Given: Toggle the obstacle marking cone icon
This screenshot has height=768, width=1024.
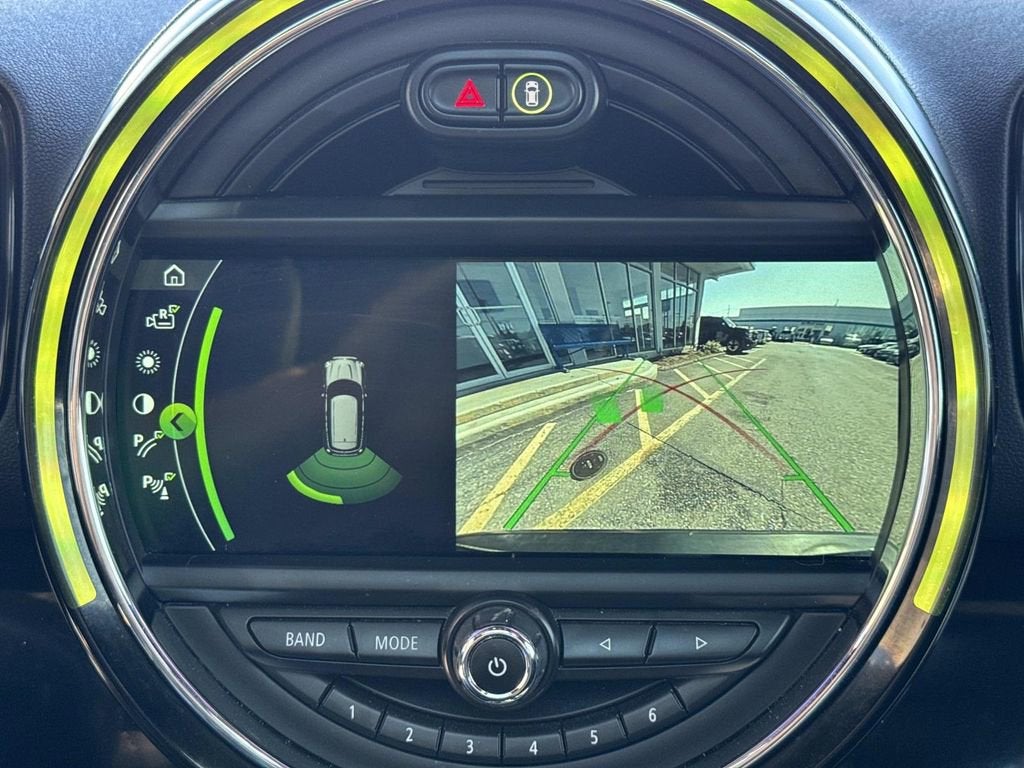Looking at the screenshot, I should click(157, 486).
